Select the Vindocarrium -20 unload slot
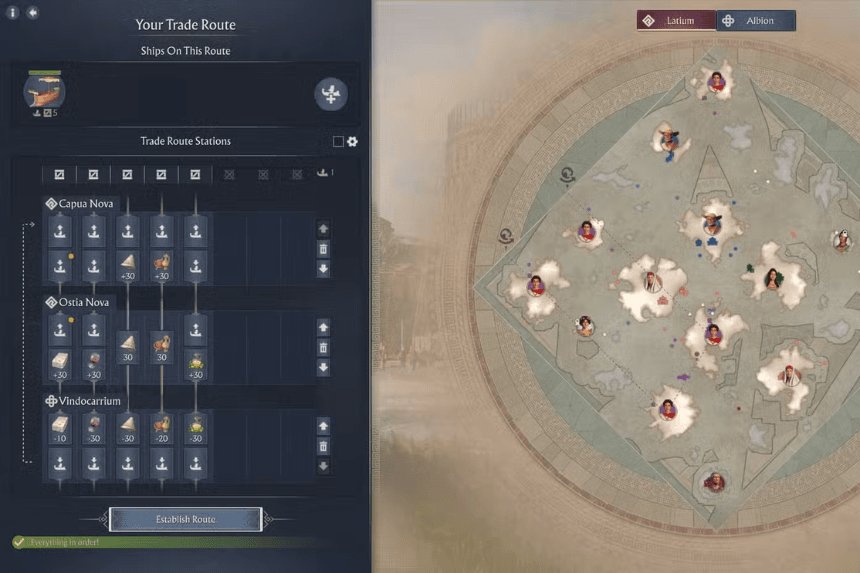 tap(161, 430)
